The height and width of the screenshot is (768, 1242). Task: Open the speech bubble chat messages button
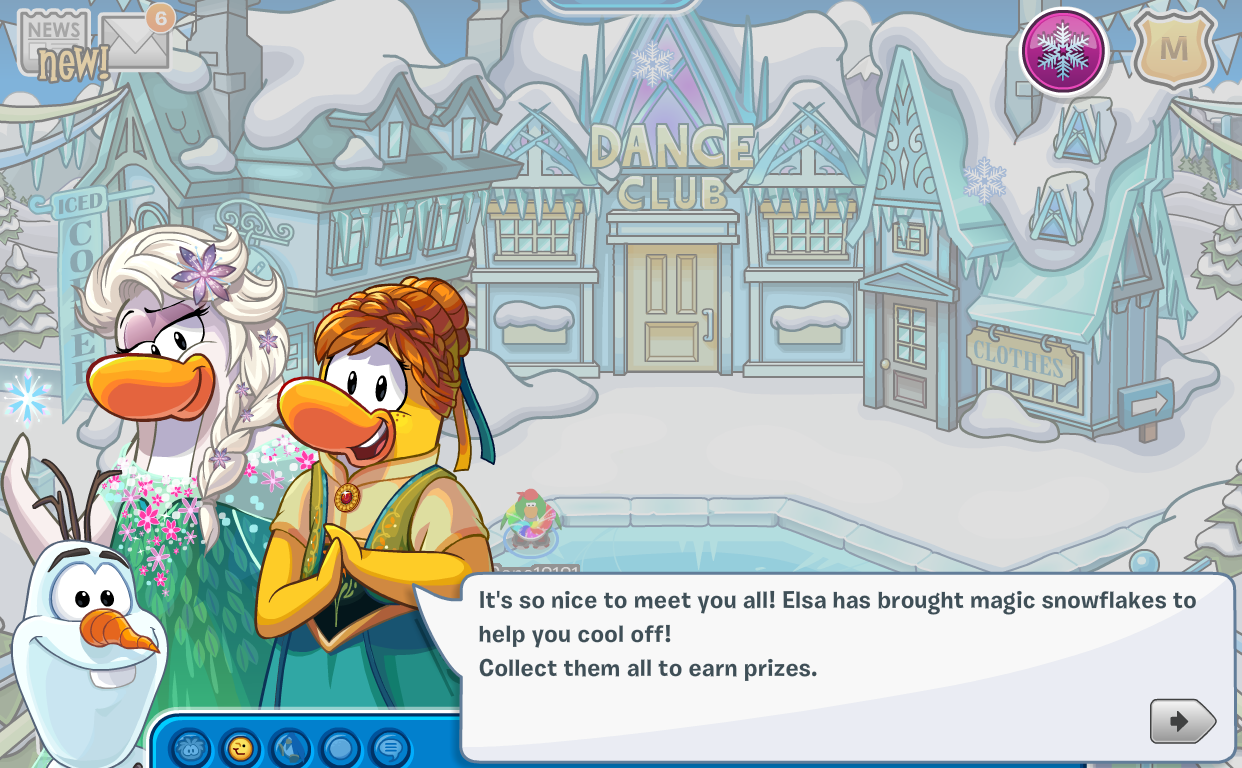[x=390, y=748]
